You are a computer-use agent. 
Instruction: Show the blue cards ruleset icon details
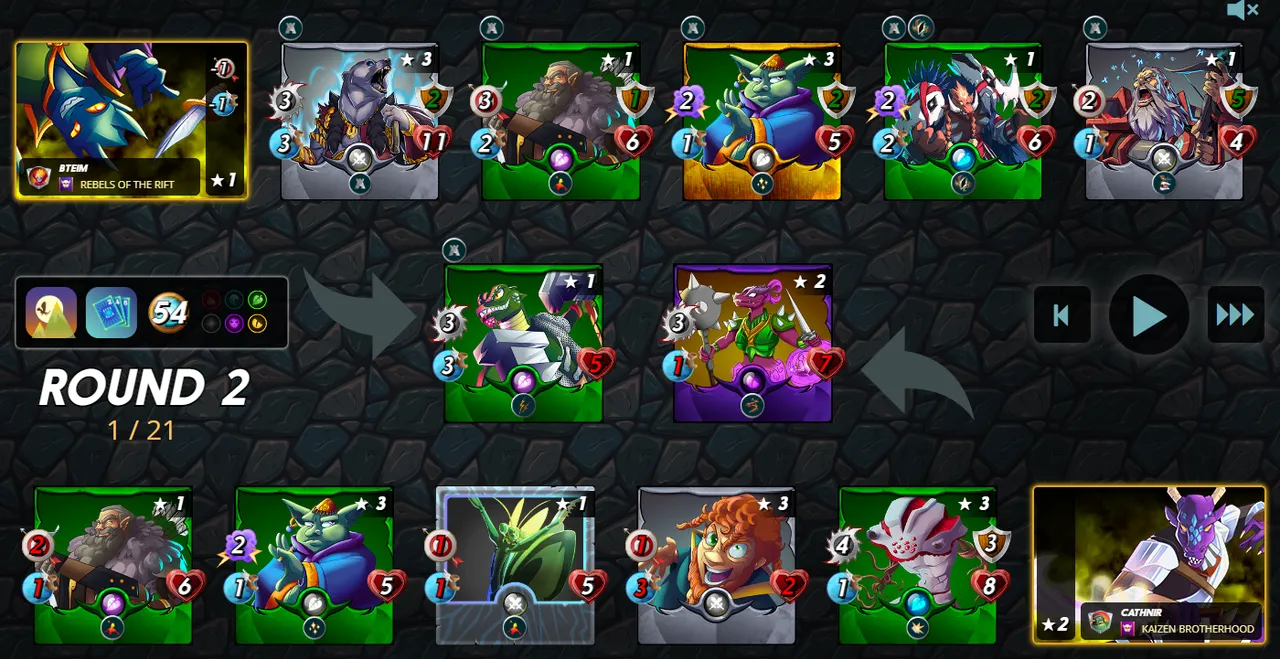pyautogui.click(x=111, y=313)
